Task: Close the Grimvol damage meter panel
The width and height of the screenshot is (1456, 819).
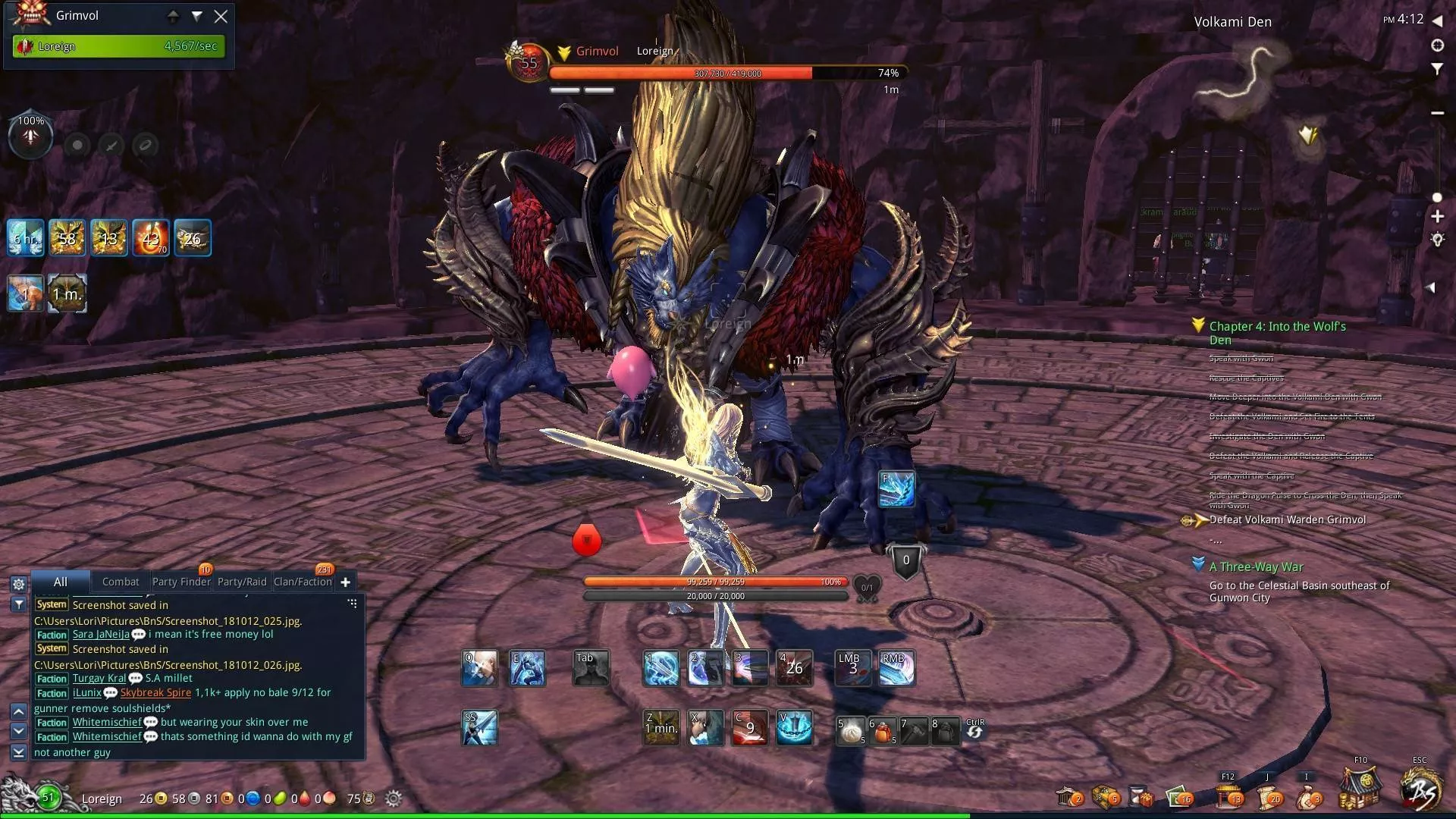Action: pyautogui.click(x=221, y=17)
